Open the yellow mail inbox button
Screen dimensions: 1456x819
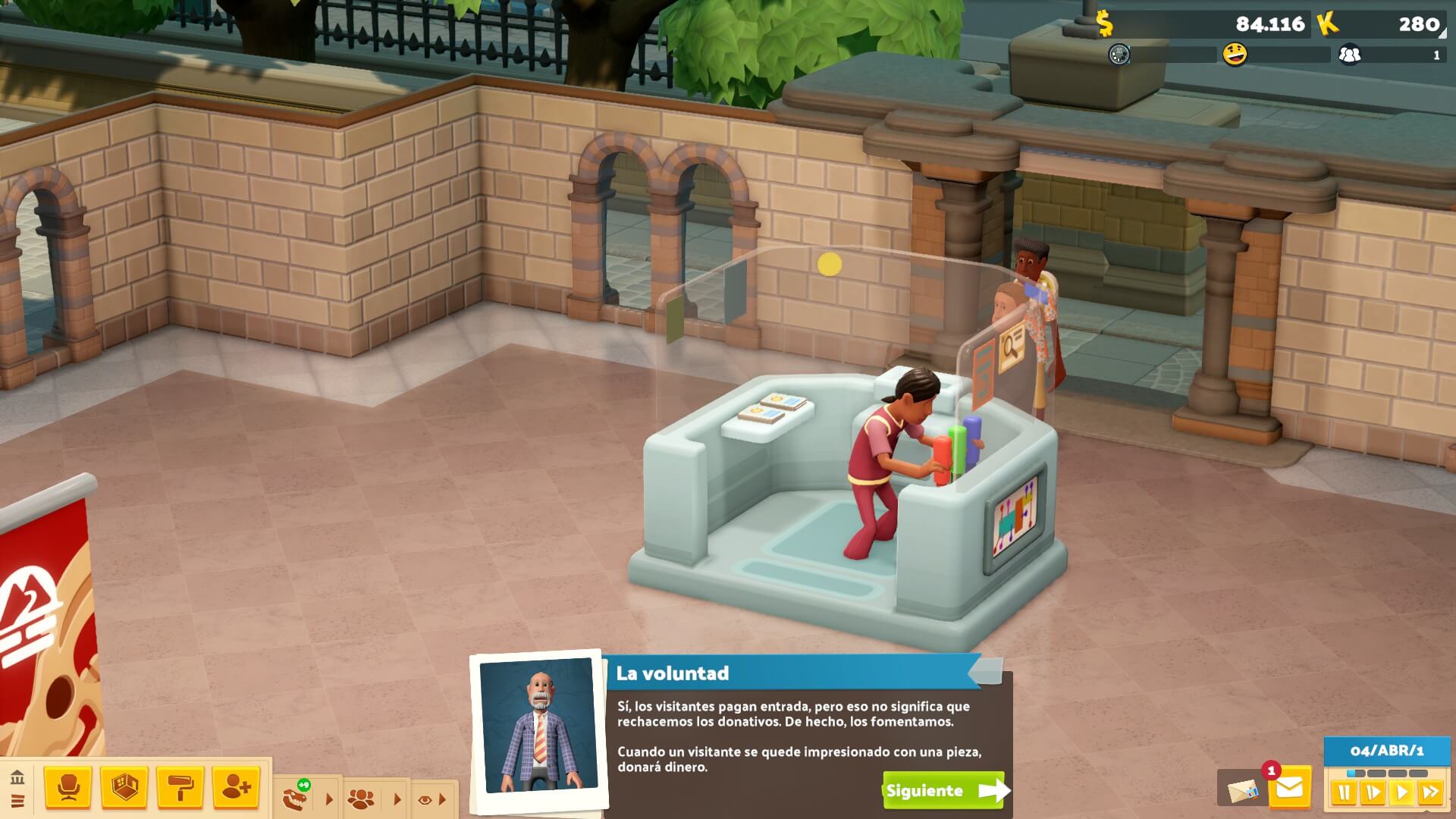[1289, 789]
